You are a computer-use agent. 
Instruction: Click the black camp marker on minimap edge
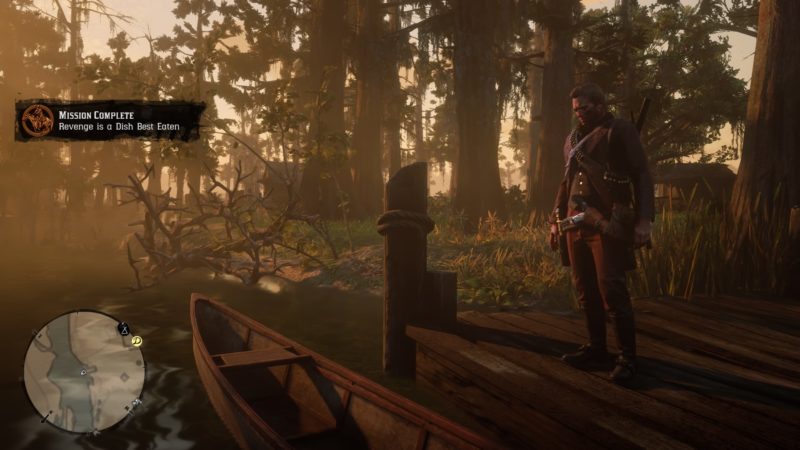[x=125, y=327]
